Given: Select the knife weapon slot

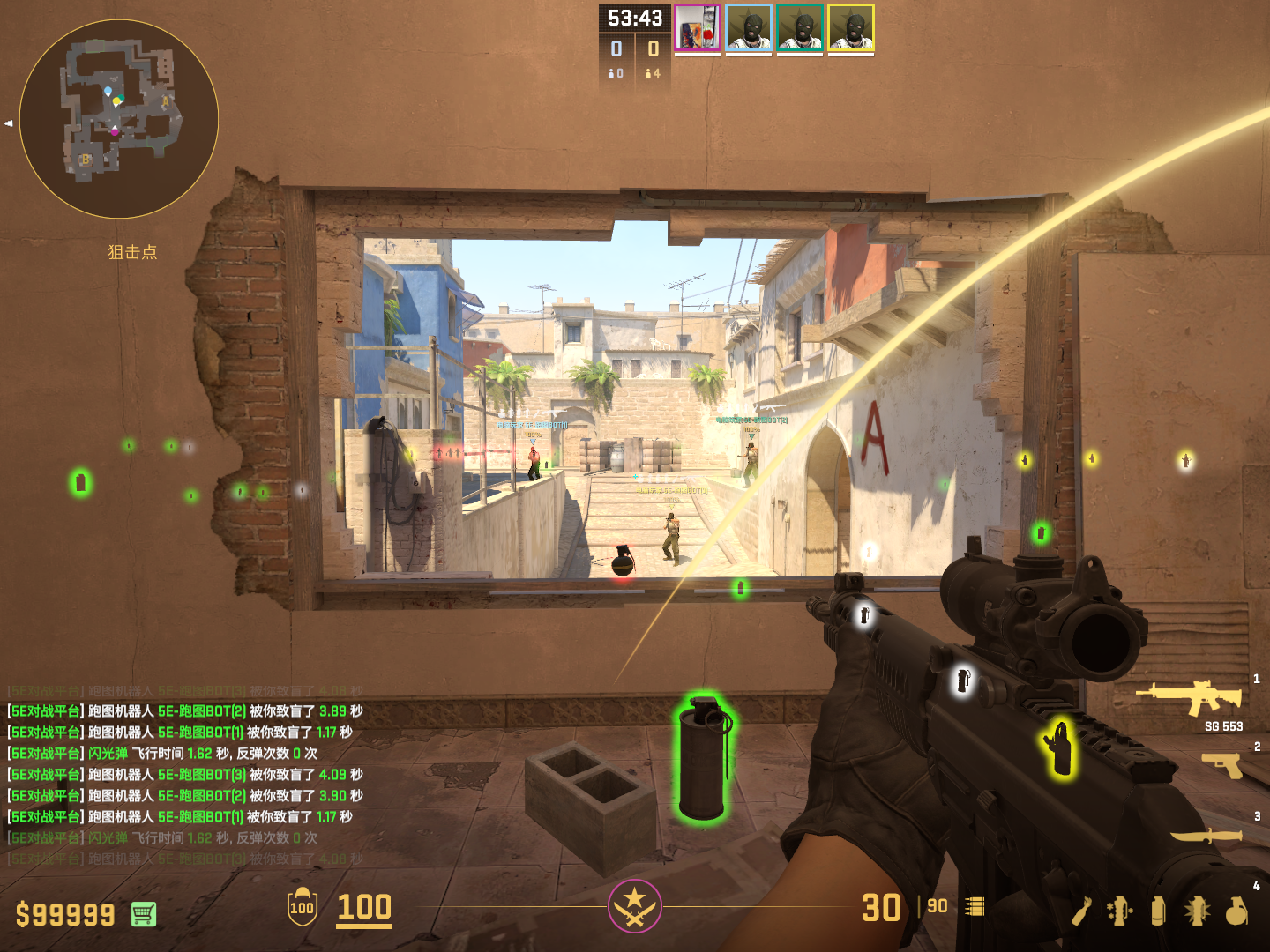Looking at the screenshot, I should [x=1206, y=835].
